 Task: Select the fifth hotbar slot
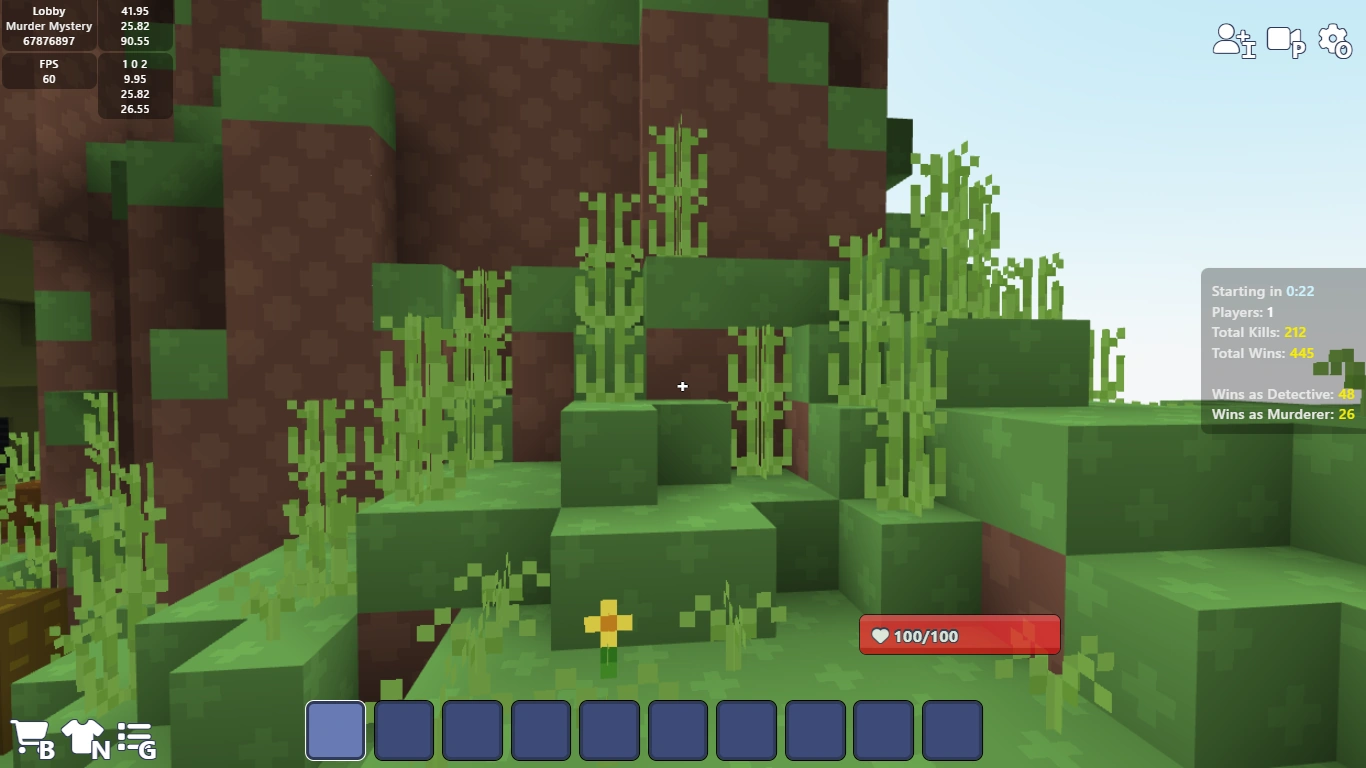click(x=609, y=730)
